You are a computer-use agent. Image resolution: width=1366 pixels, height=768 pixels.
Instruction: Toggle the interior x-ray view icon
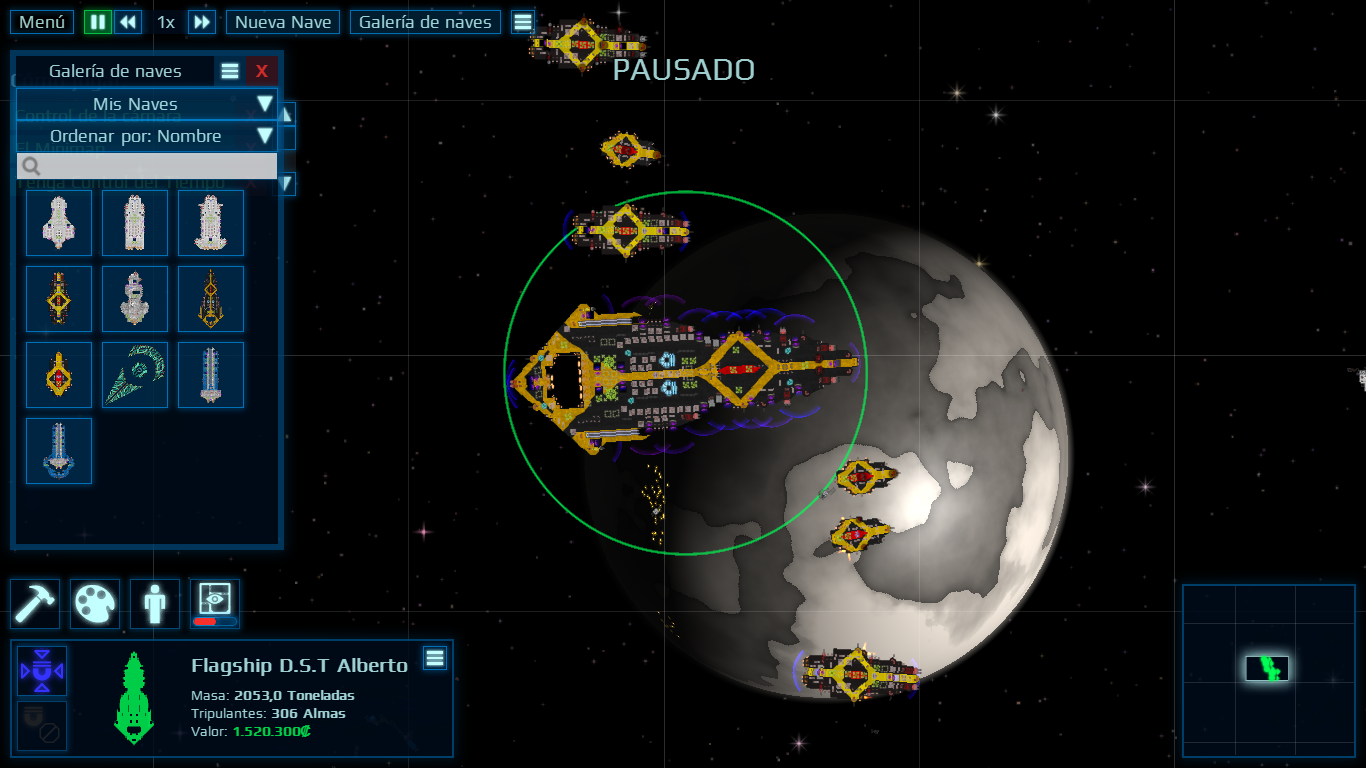click(213, 603)
